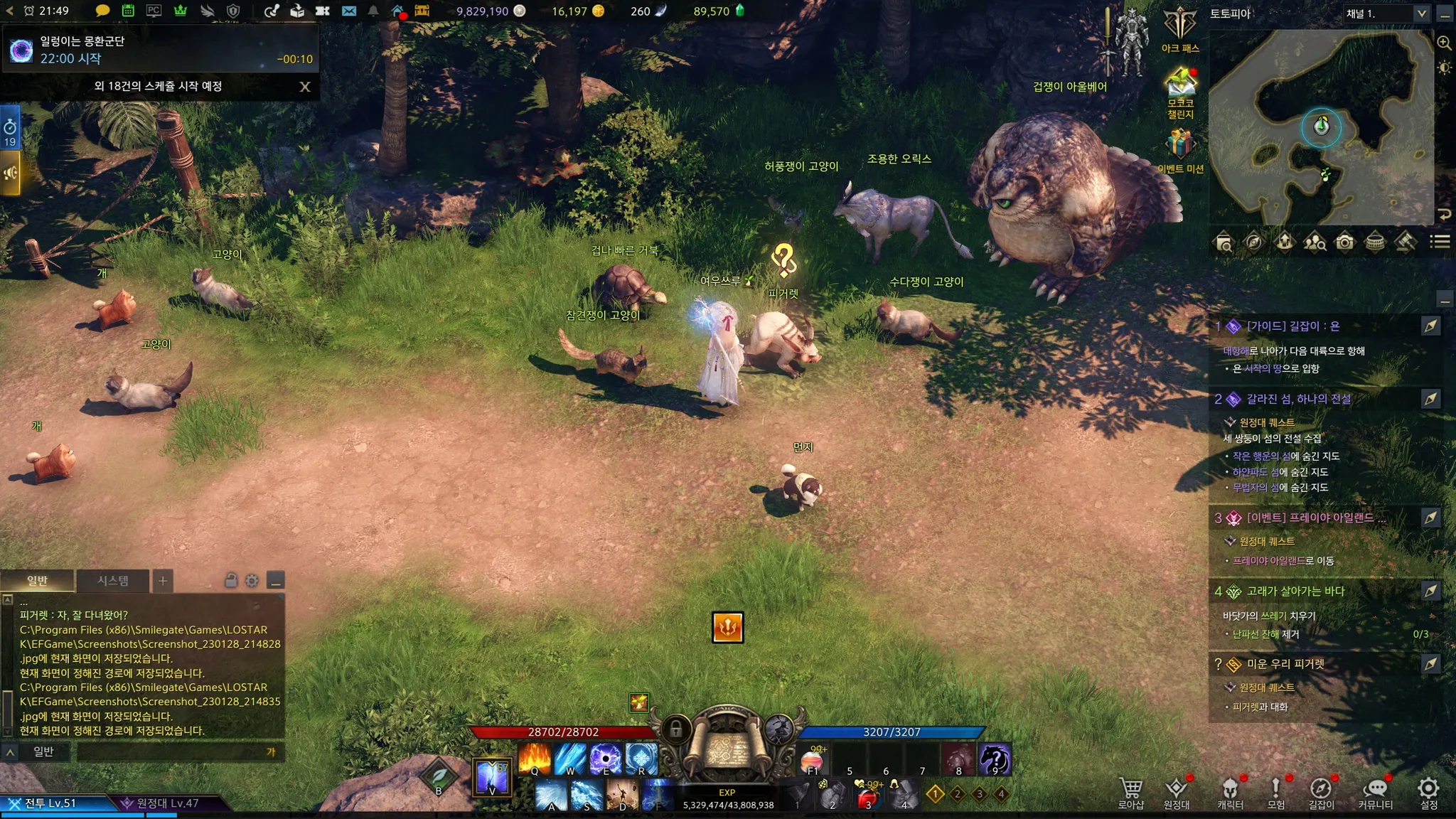
Task: Switch to the 시스템 chat tab
Action: [x=113, y=581]
